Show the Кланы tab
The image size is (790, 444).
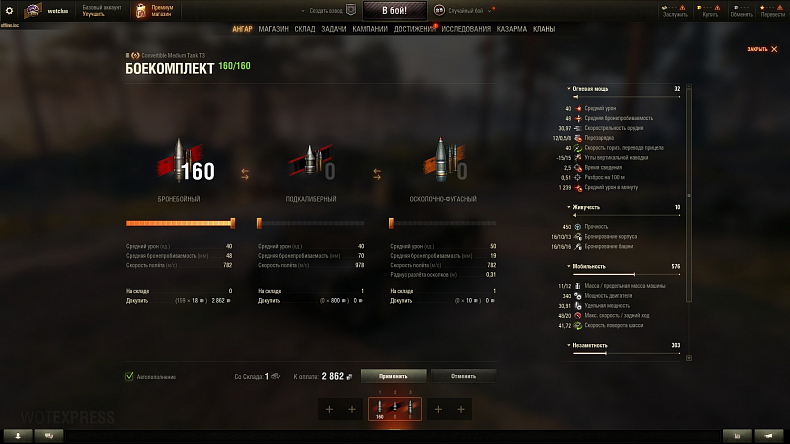[x=544, y=29]
